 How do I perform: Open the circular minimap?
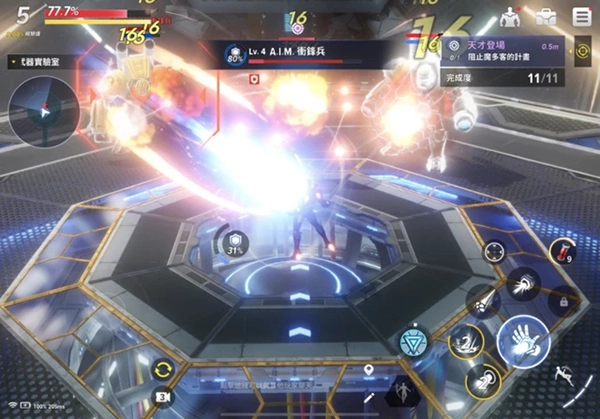click(x=43, y=112)
